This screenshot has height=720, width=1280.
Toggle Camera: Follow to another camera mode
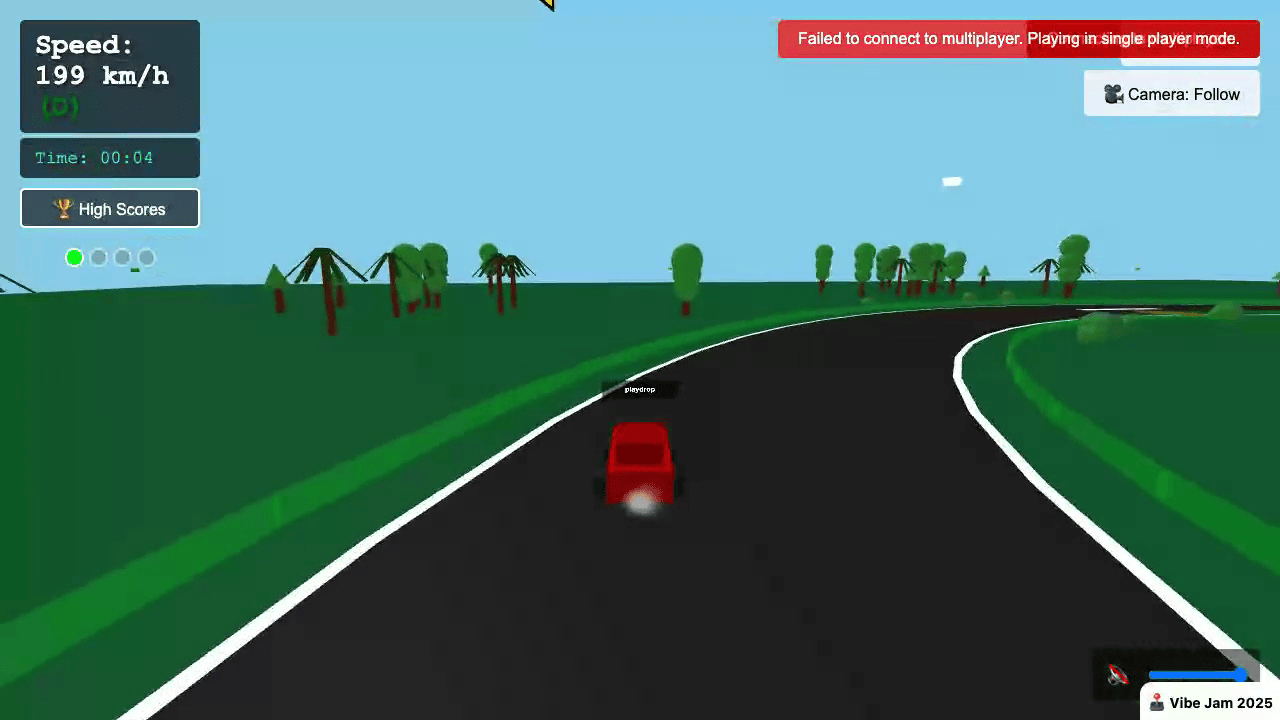point(1171,94)
